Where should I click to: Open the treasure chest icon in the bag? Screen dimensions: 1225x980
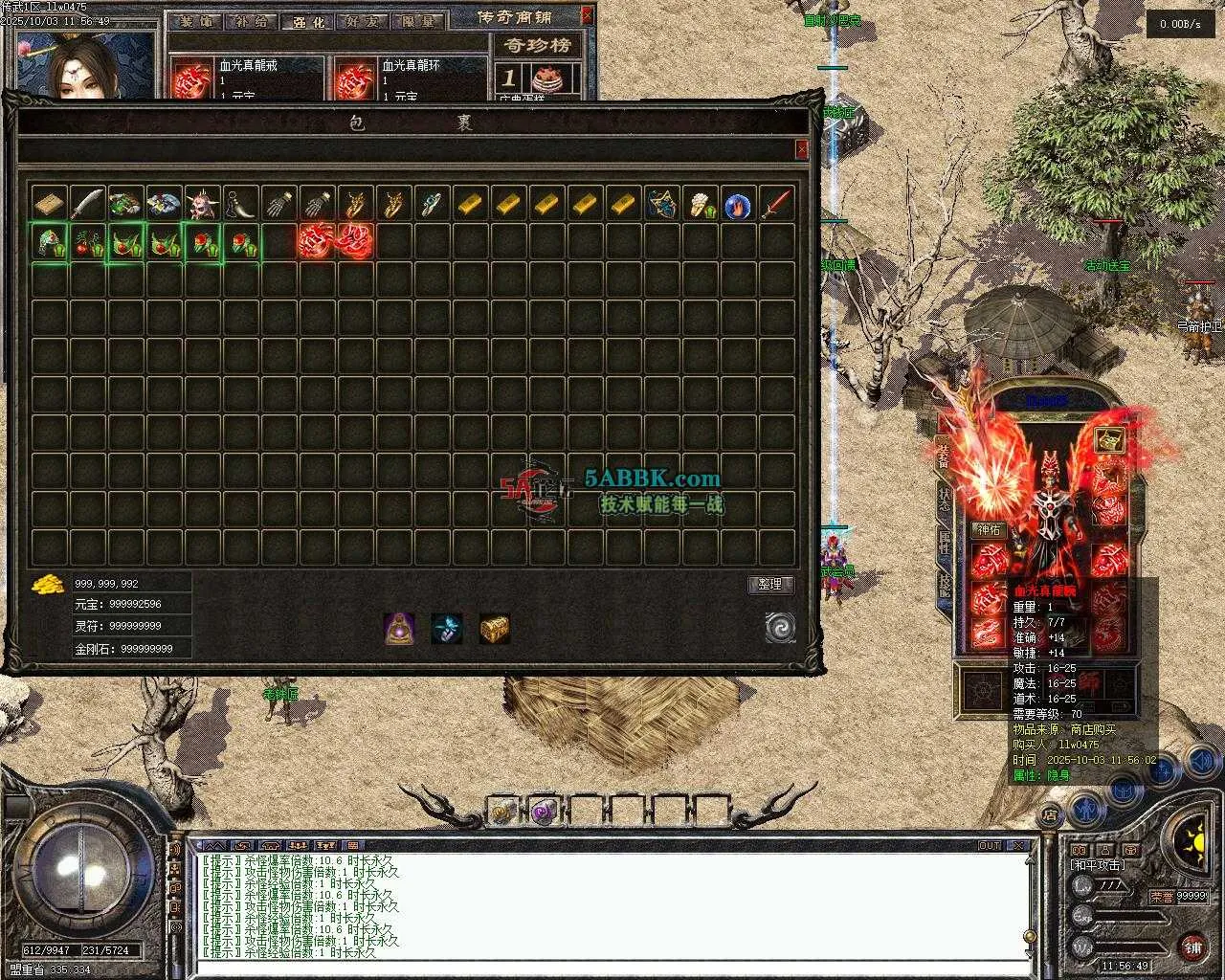(494, 628)
